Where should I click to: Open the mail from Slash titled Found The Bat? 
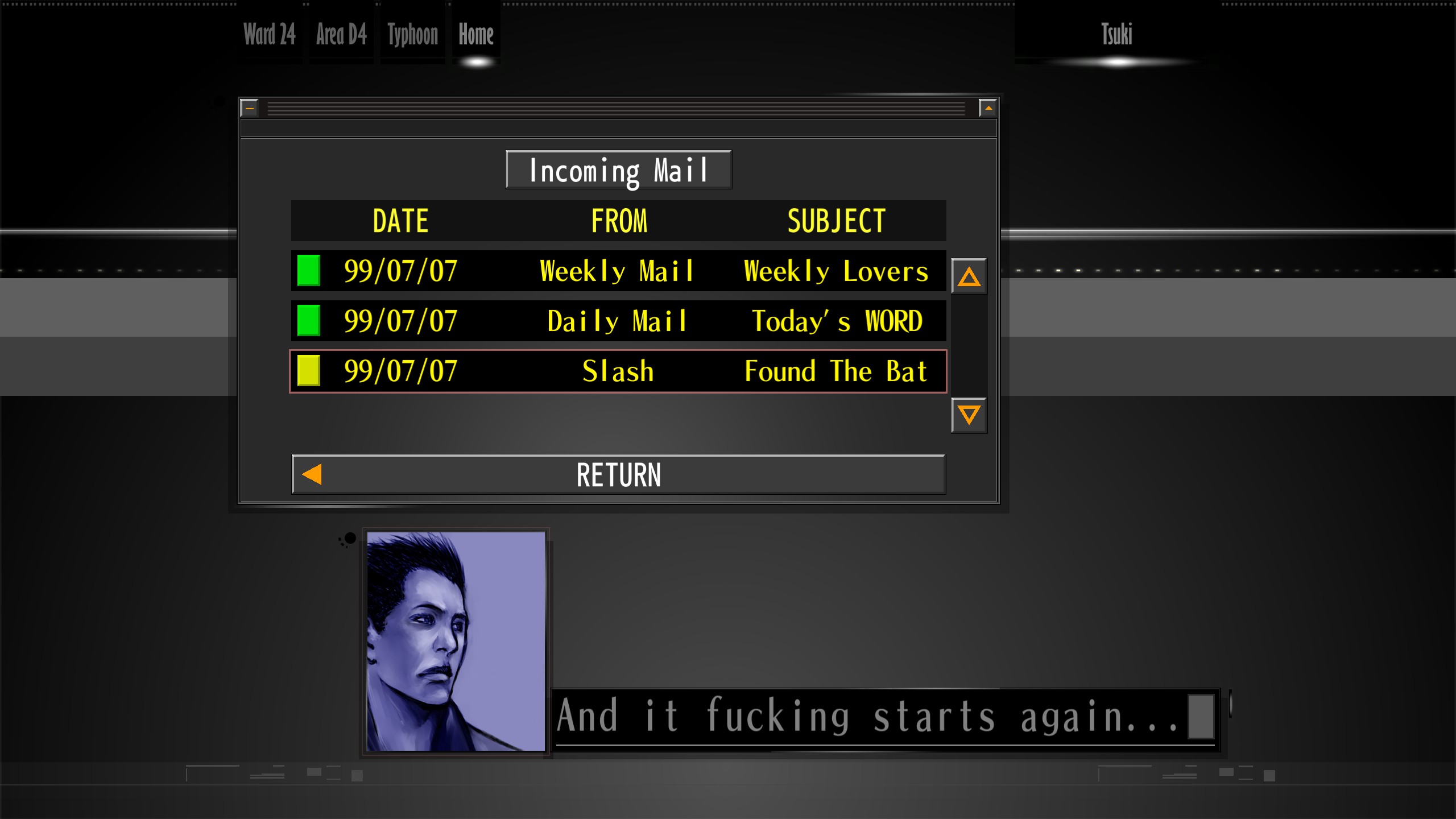(x=617, y=371)
